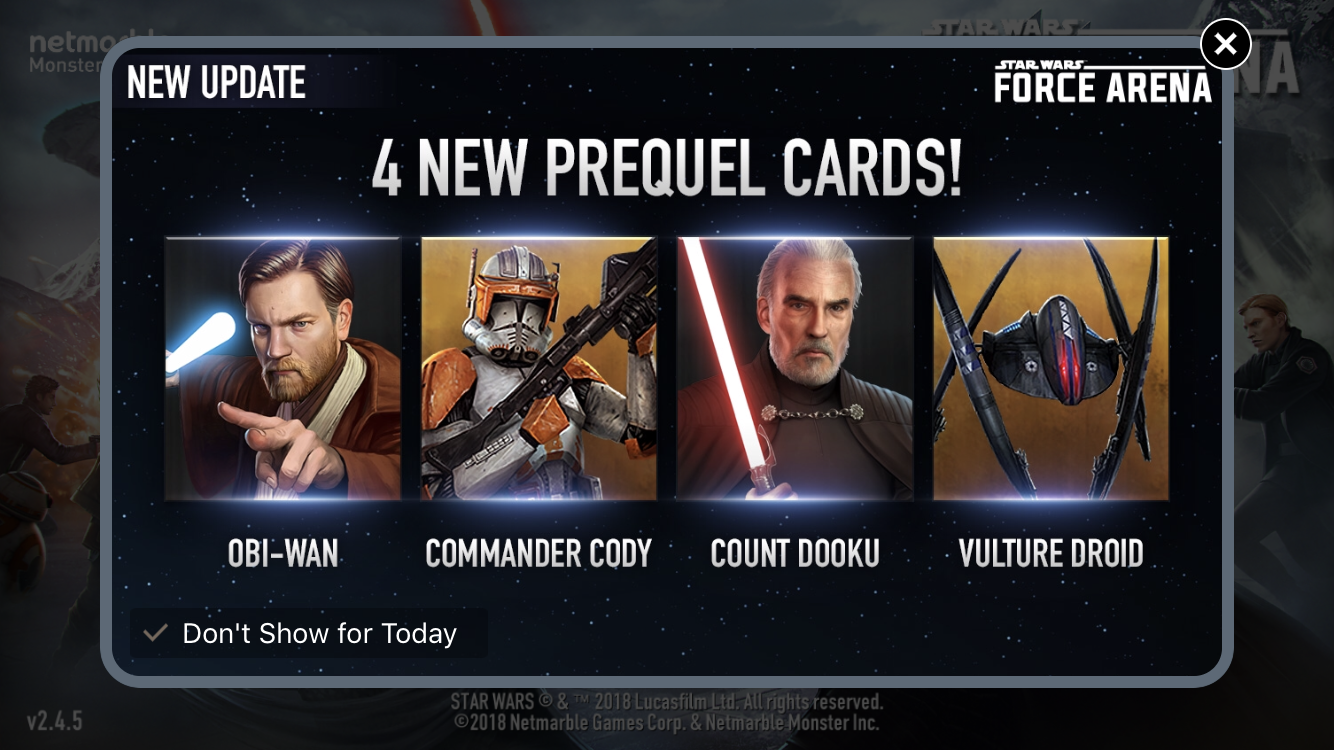This screenshot has height=750, width=1334.
Task: Click the Lucasfilm copyright text
Action: tap(667, 702)
